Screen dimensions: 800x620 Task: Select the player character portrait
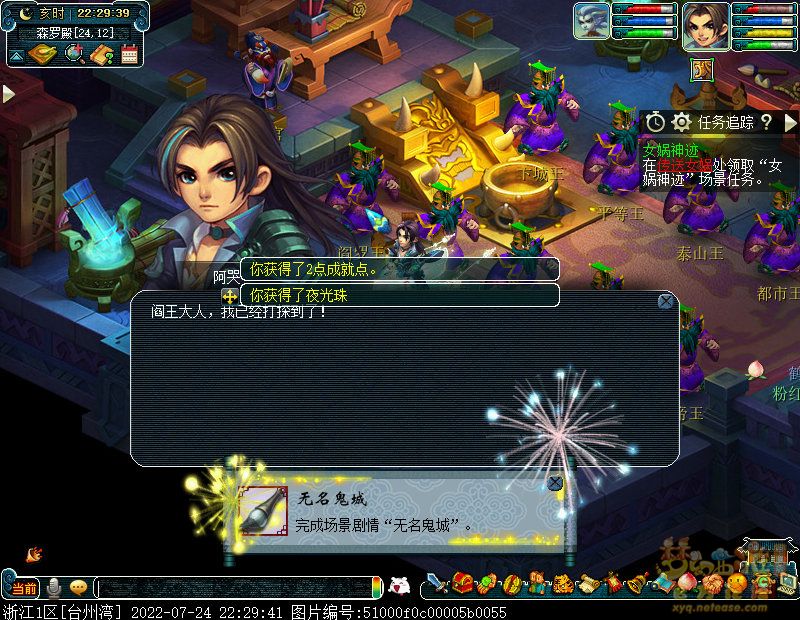pyautogui.click(x=705, y=26)
